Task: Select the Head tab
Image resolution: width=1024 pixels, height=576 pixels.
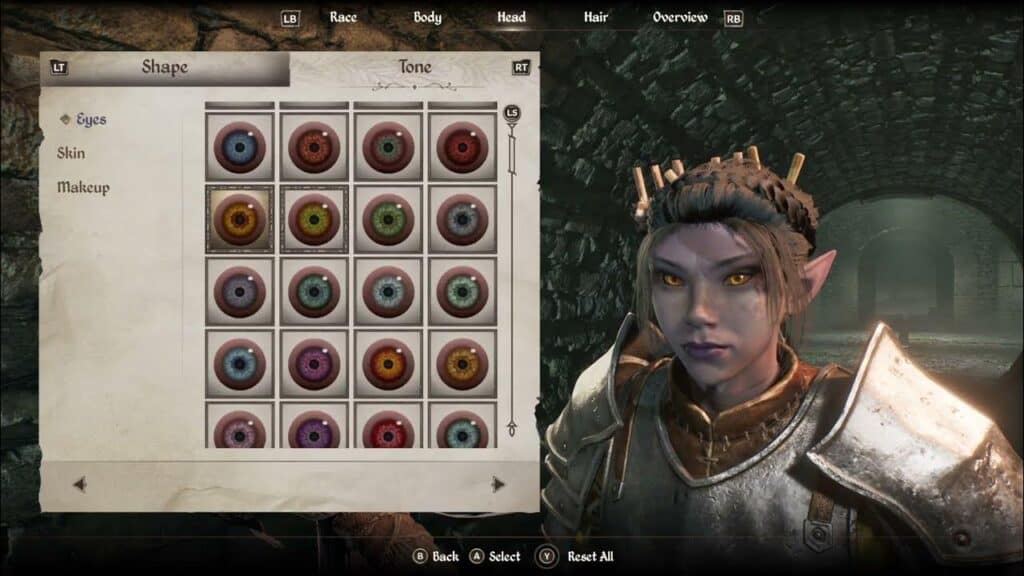Action: [511, 17]
